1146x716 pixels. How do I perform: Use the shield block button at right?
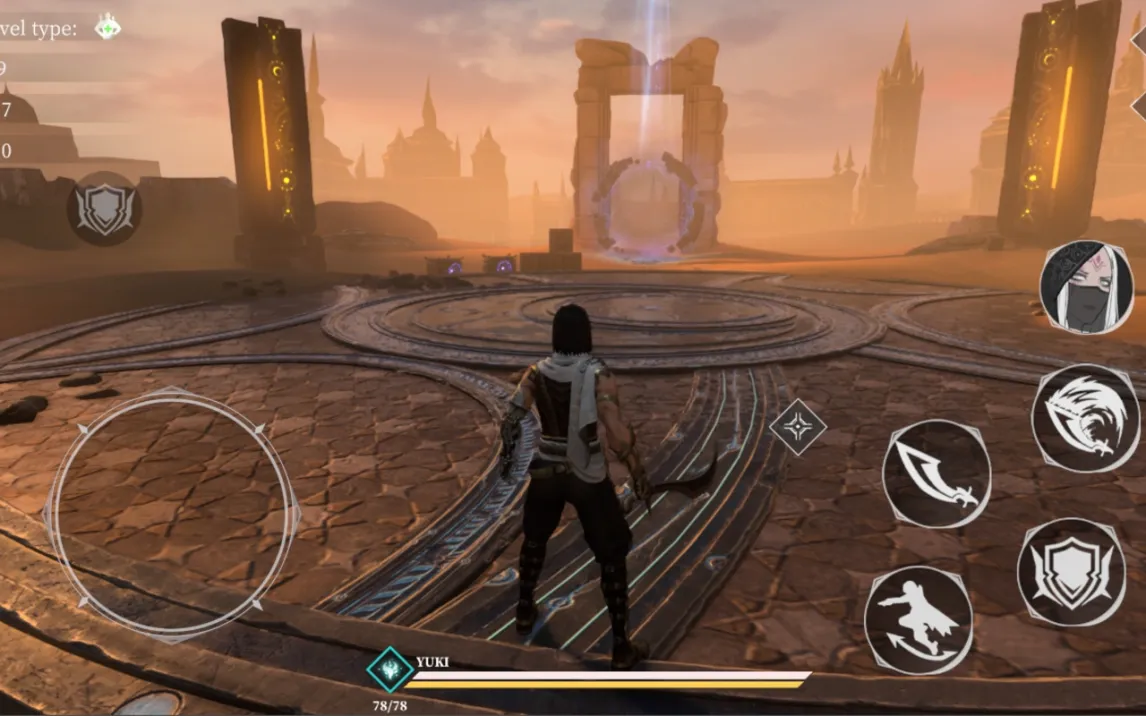click(x=1071, y=572)
